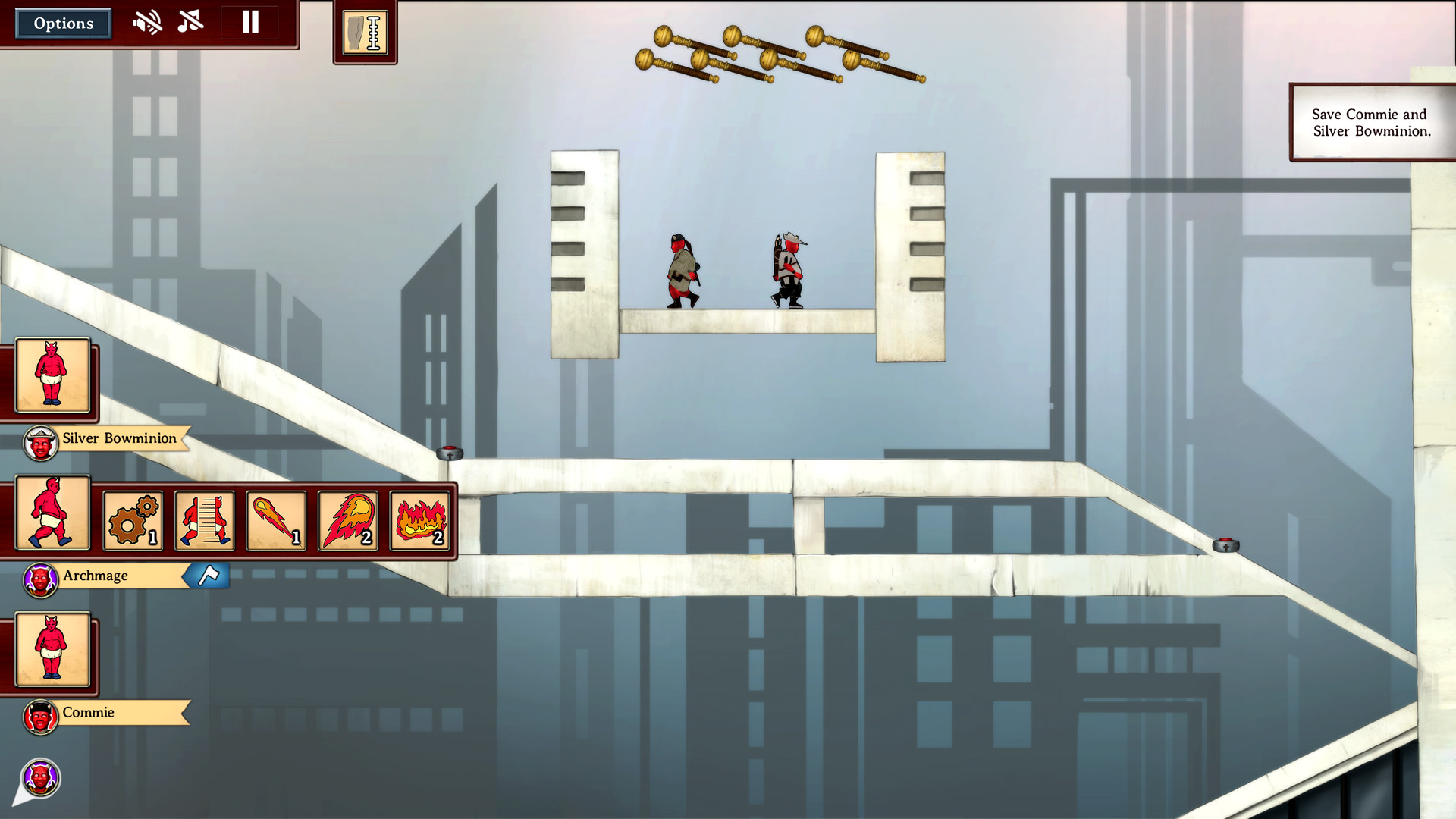Unmute the music
This screenshot has width=1456, height=819.
tap(190, 22)
